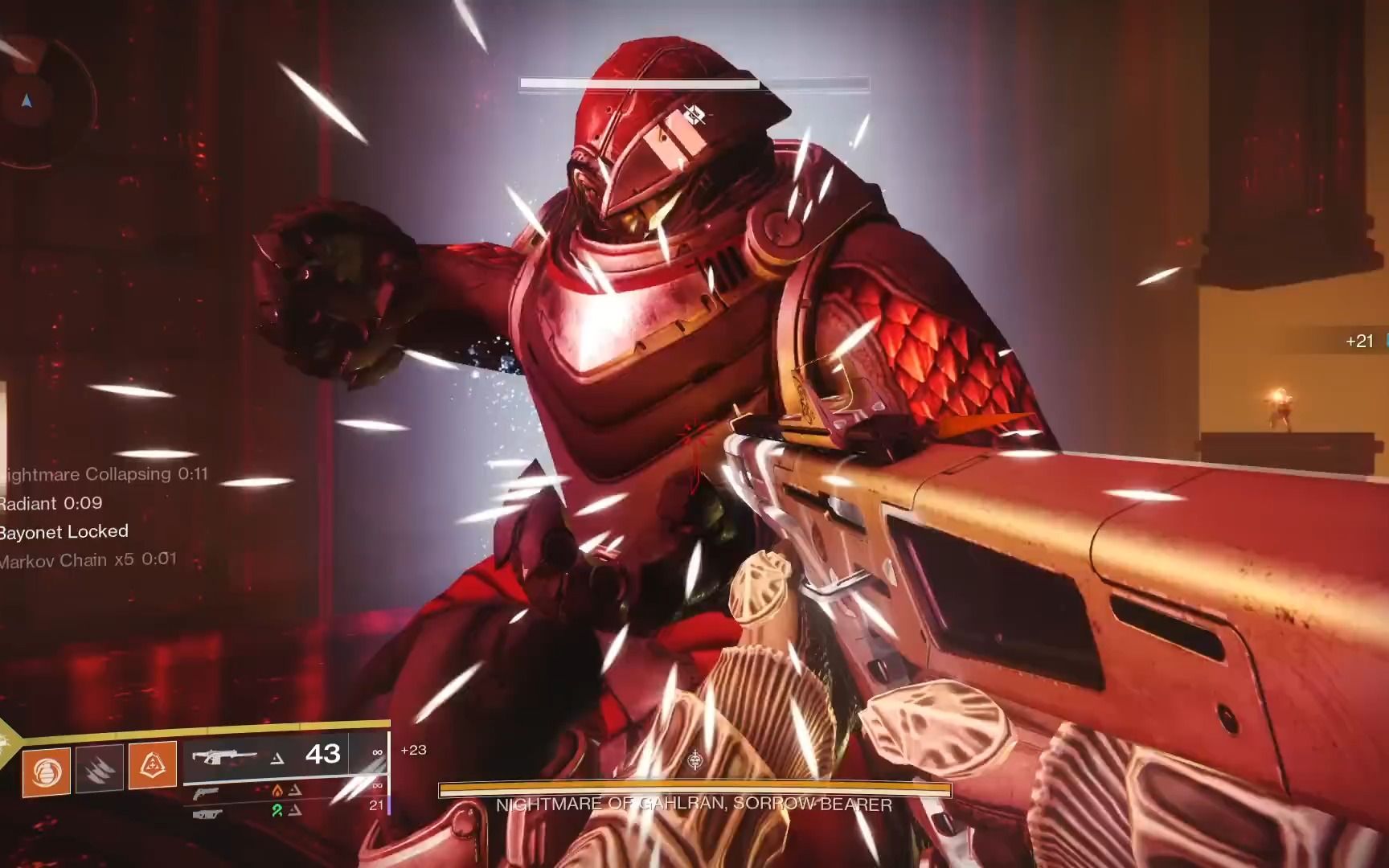Select the Radiant buff entry

[x=51, y=503]
